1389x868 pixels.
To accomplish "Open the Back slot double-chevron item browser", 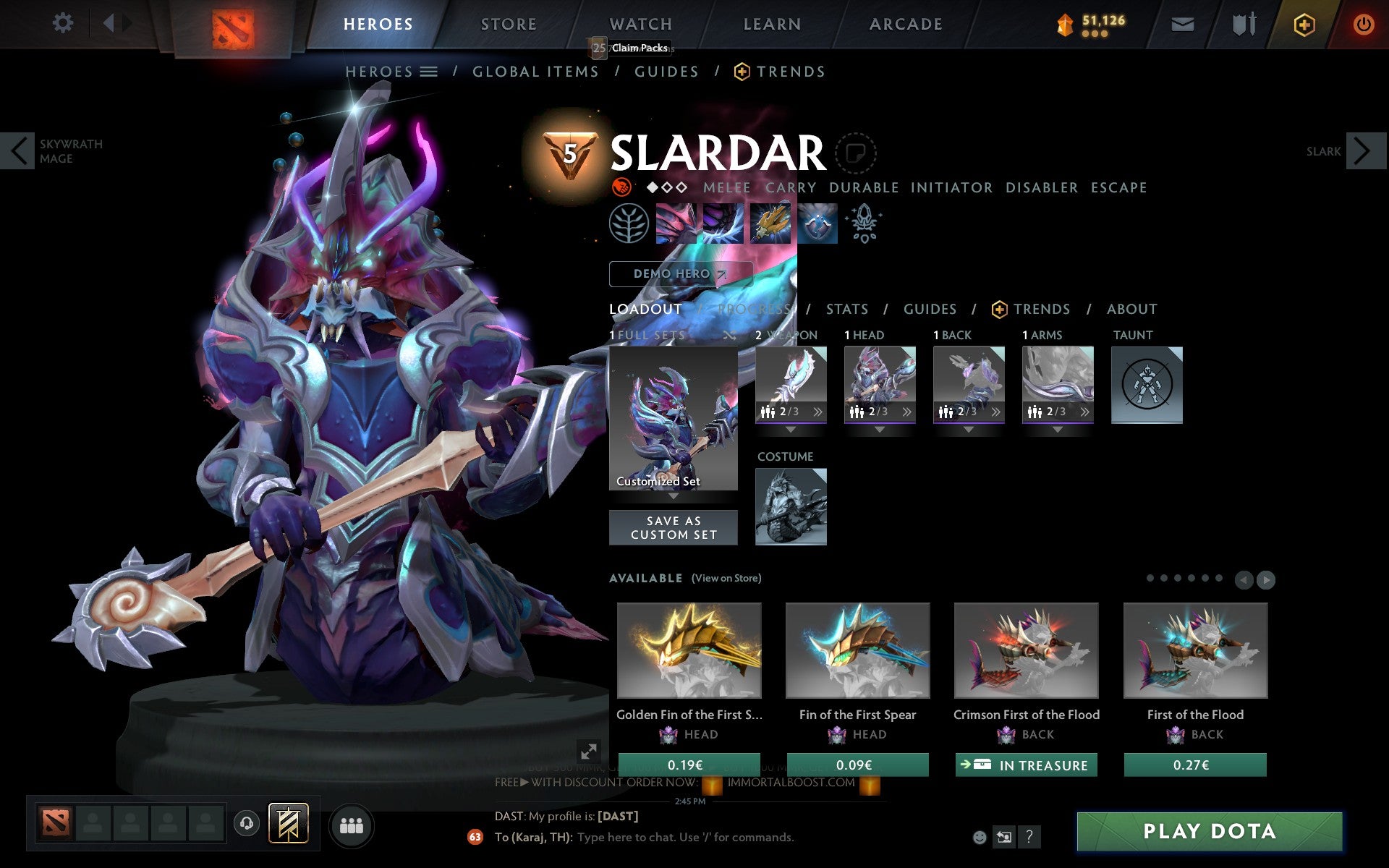I will pos(996,412).
